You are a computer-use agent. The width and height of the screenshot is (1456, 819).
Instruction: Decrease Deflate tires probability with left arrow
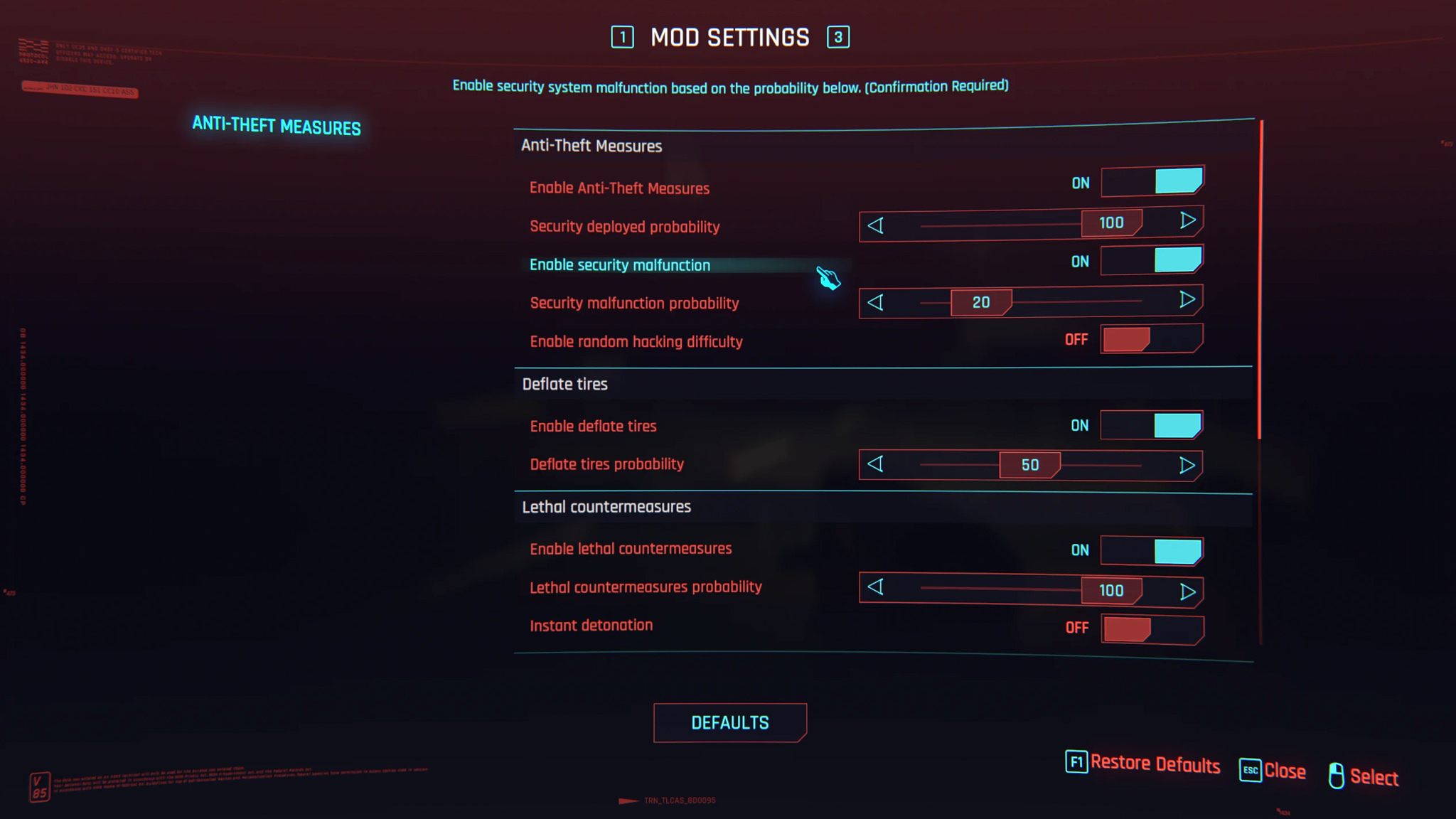click(x=876, y=464)
